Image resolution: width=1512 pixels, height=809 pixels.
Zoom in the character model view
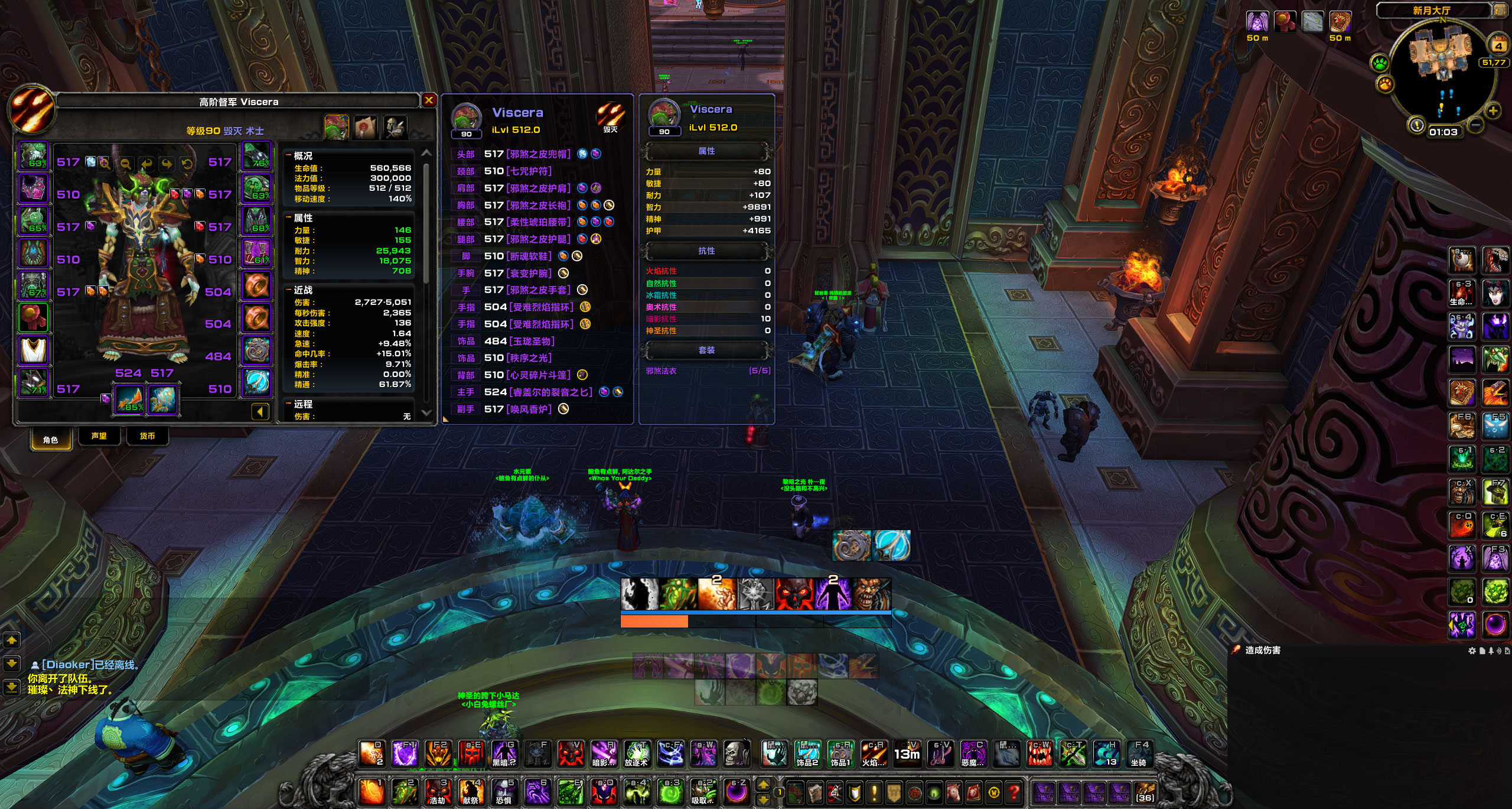coord(105,163)
